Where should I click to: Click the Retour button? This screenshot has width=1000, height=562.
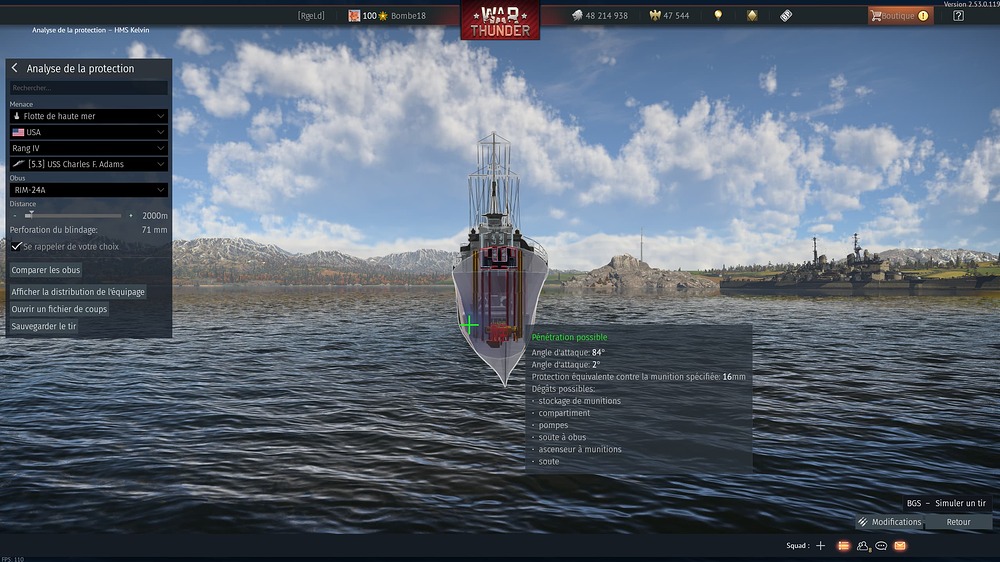[x=958, y=522]
